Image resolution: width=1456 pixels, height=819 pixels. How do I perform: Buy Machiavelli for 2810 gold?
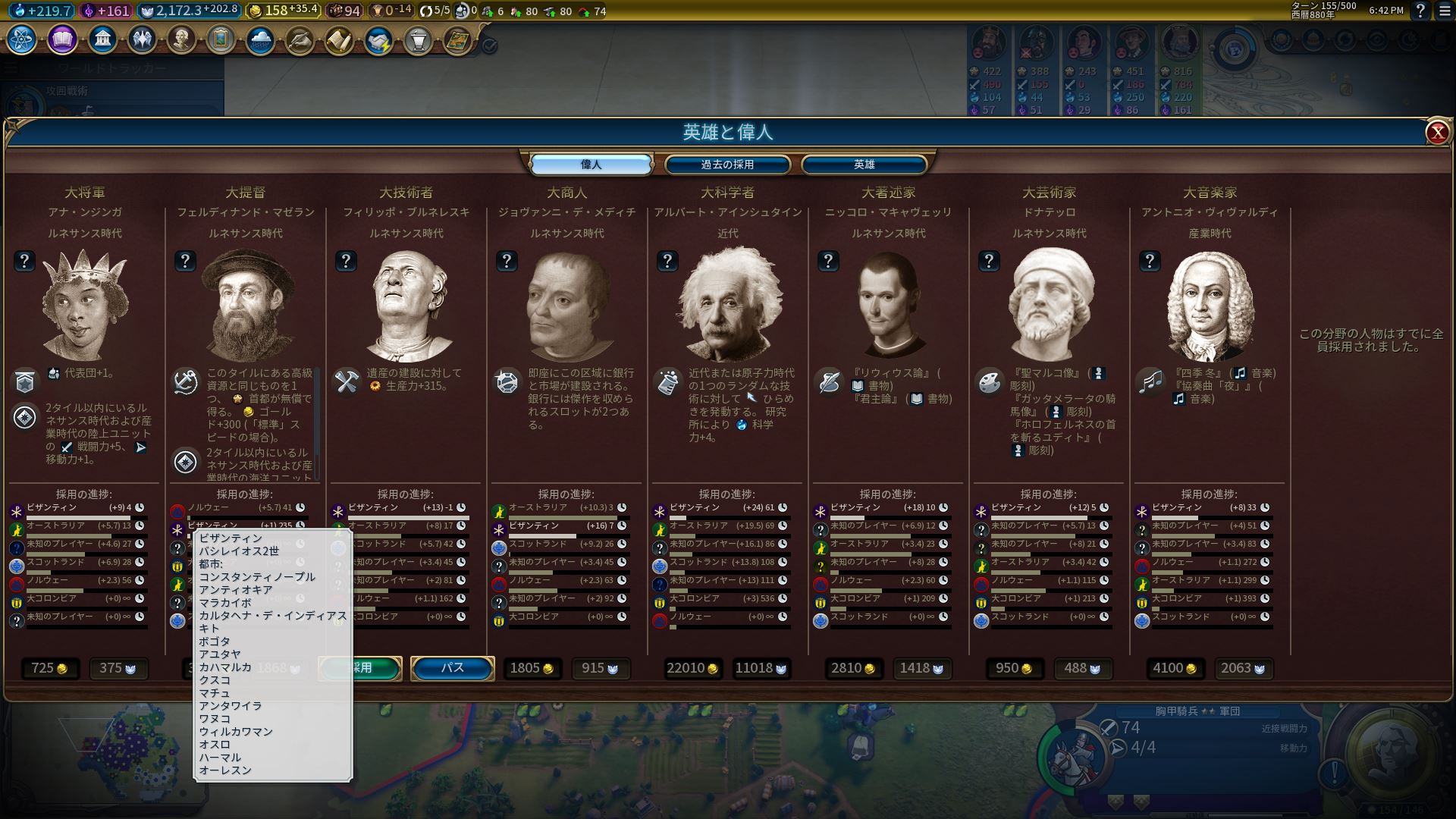(x=854, y=668)
